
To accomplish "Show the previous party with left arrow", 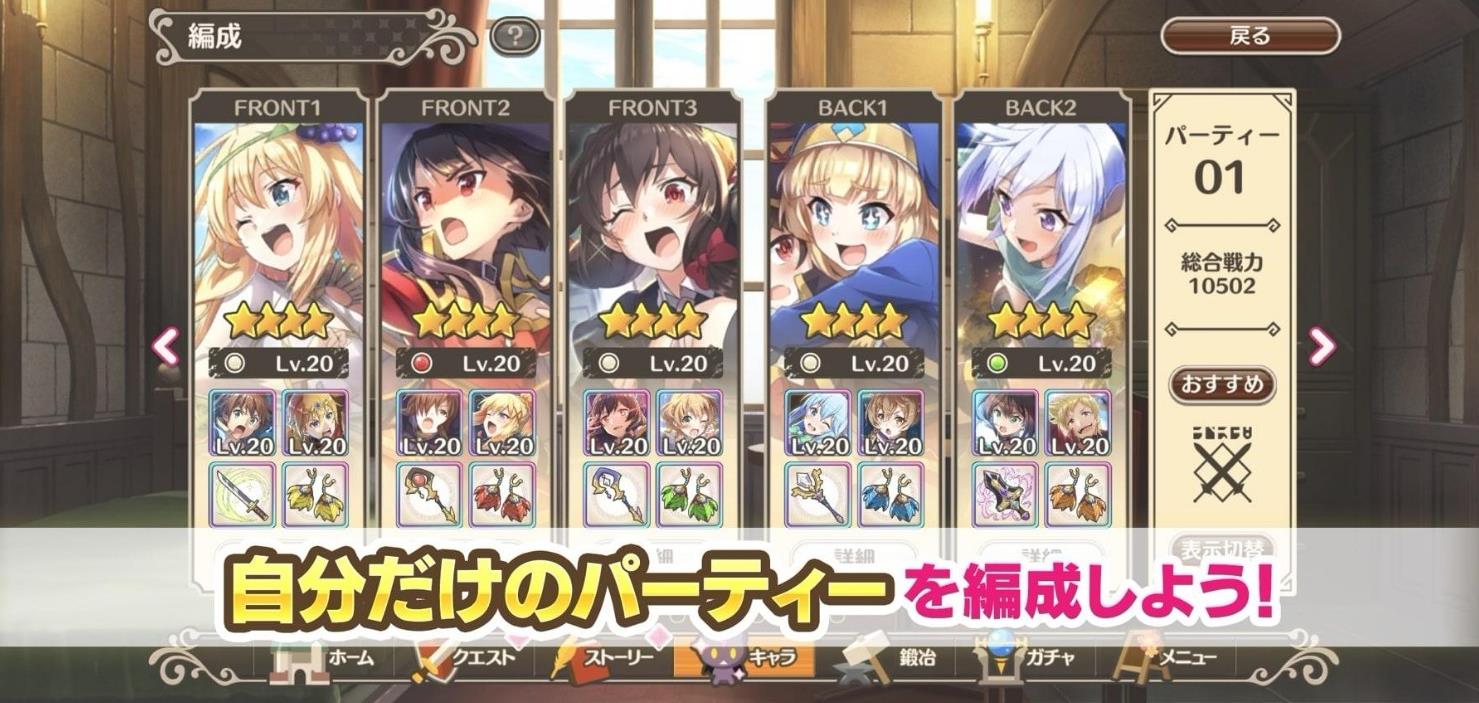I will 166,347.
